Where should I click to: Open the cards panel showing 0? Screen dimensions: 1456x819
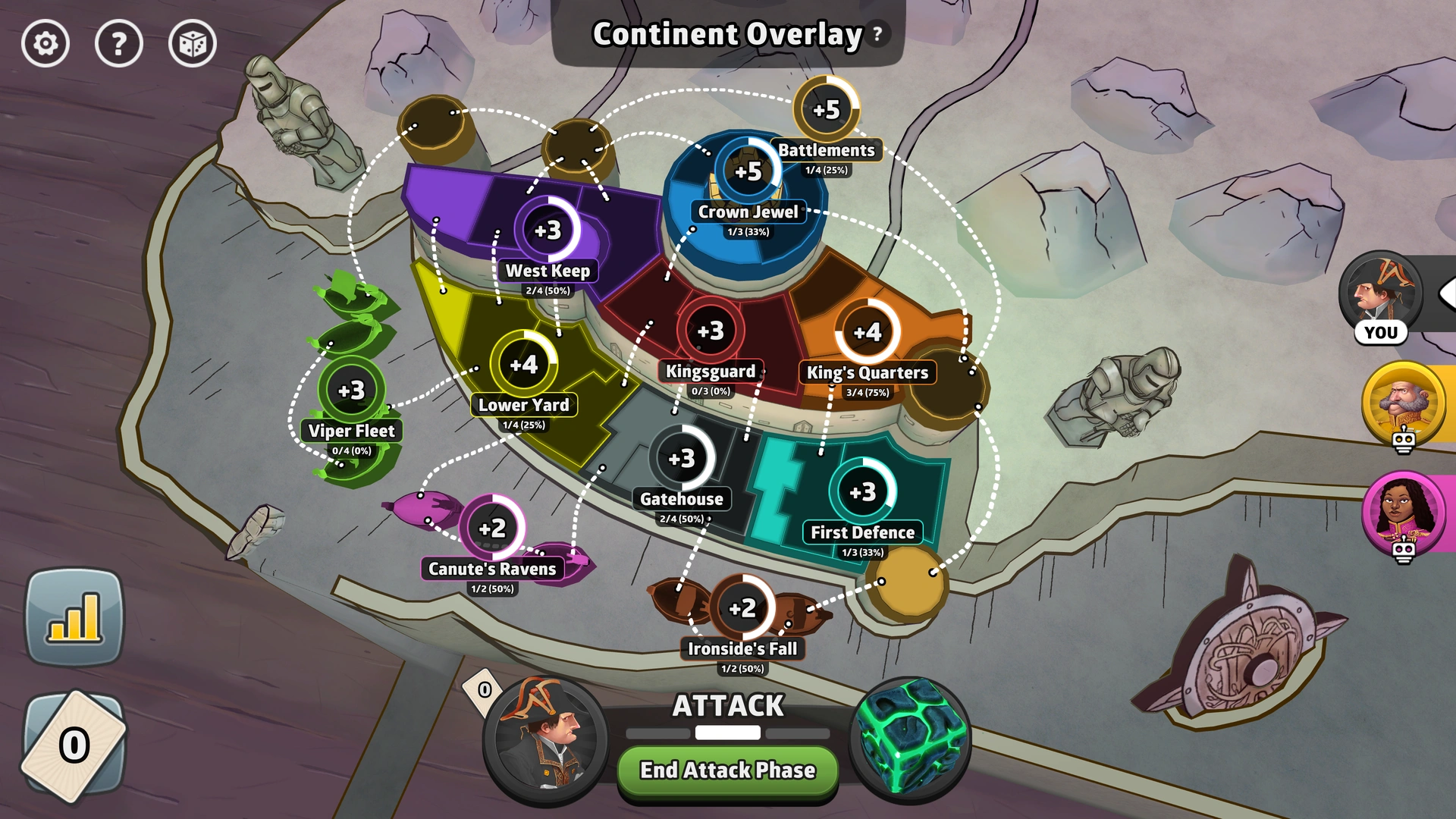pos(74,744)
